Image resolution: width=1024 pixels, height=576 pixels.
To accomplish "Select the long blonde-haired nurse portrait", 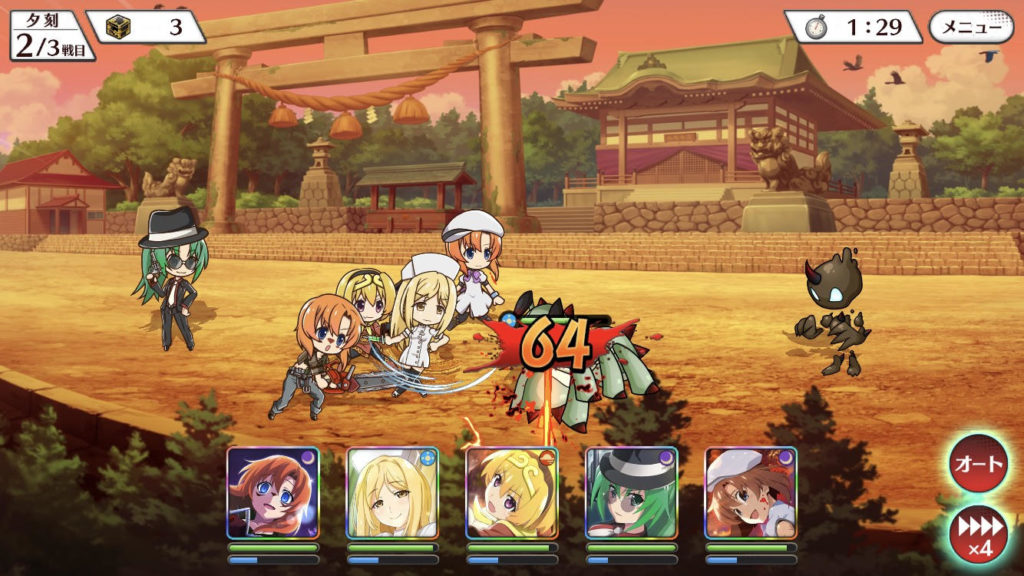I will [x=392, y=493].
